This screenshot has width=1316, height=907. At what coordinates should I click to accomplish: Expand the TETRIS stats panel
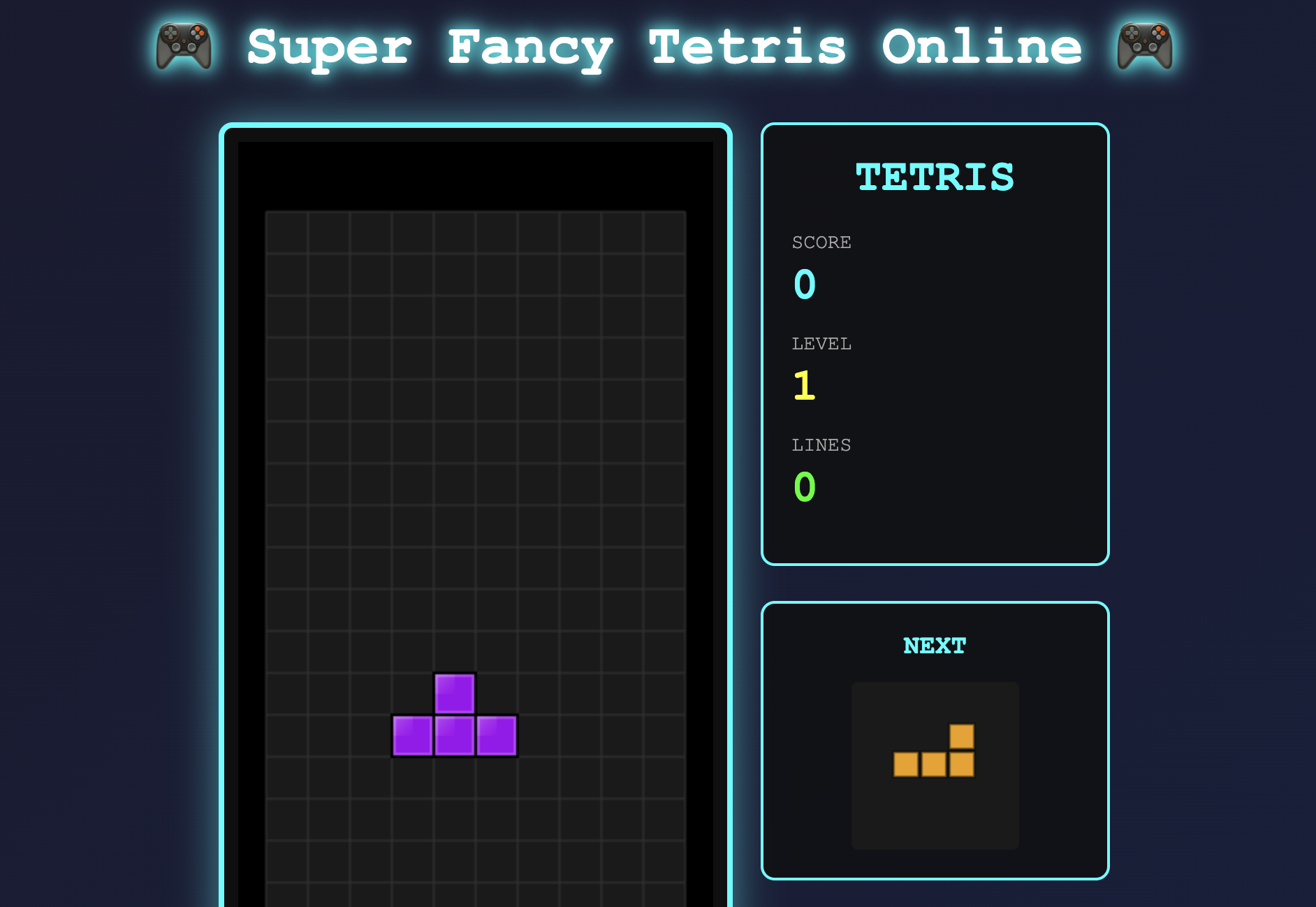(935, 342)
